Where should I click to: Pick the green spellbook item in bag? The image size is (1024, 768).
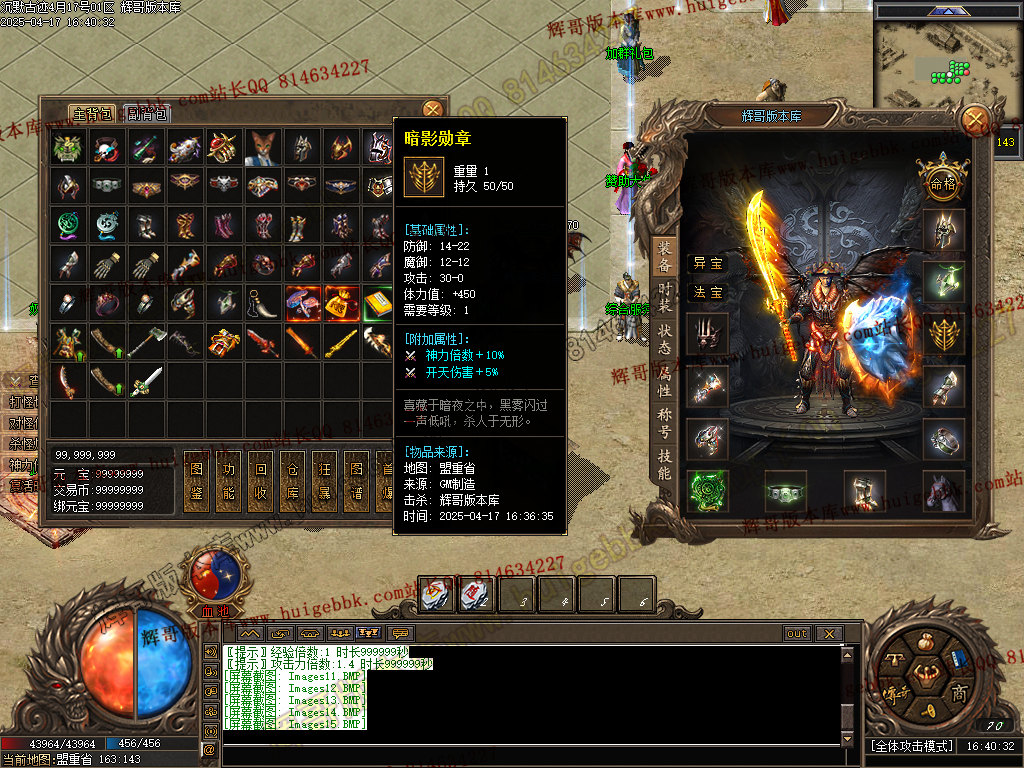click(x=377, y=302)
